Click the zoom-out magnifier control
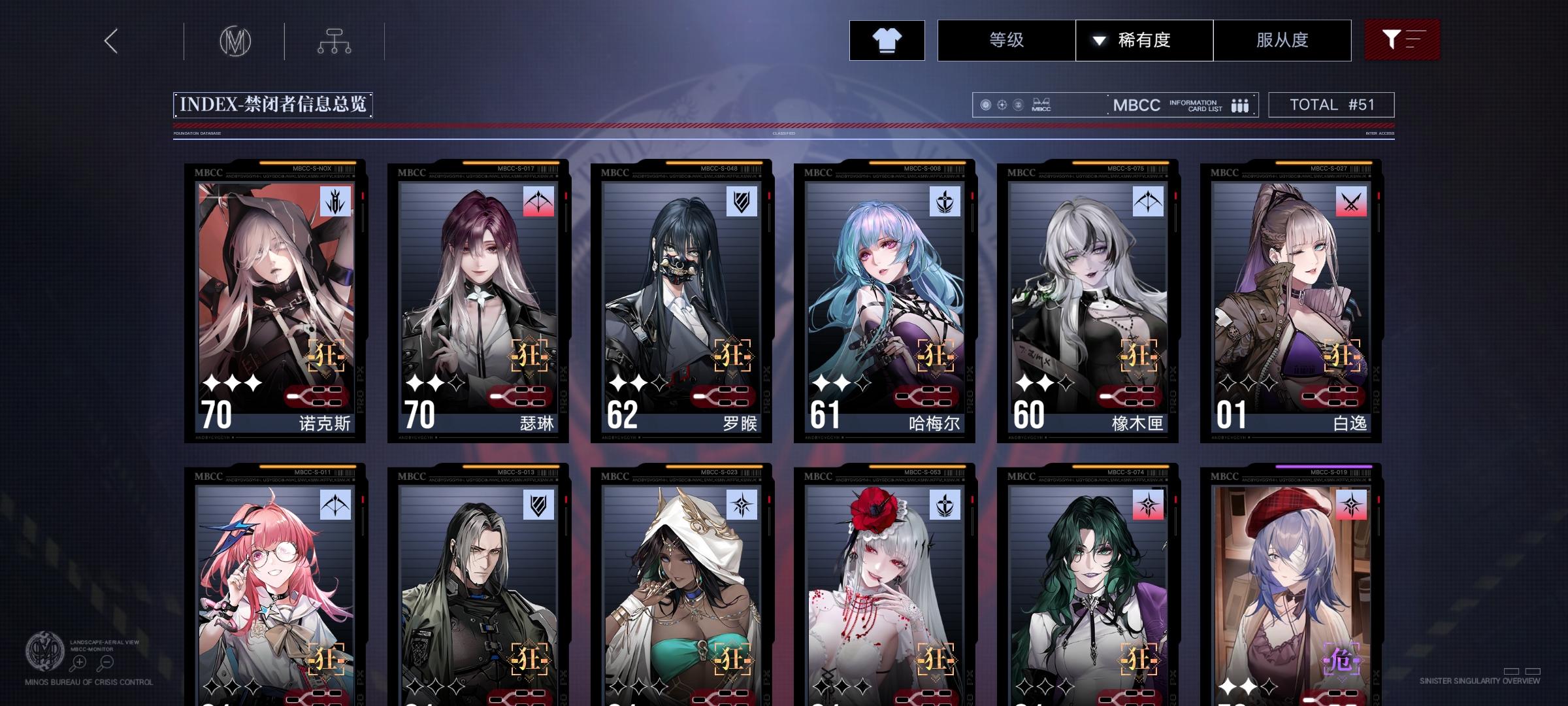 point(106,661)
